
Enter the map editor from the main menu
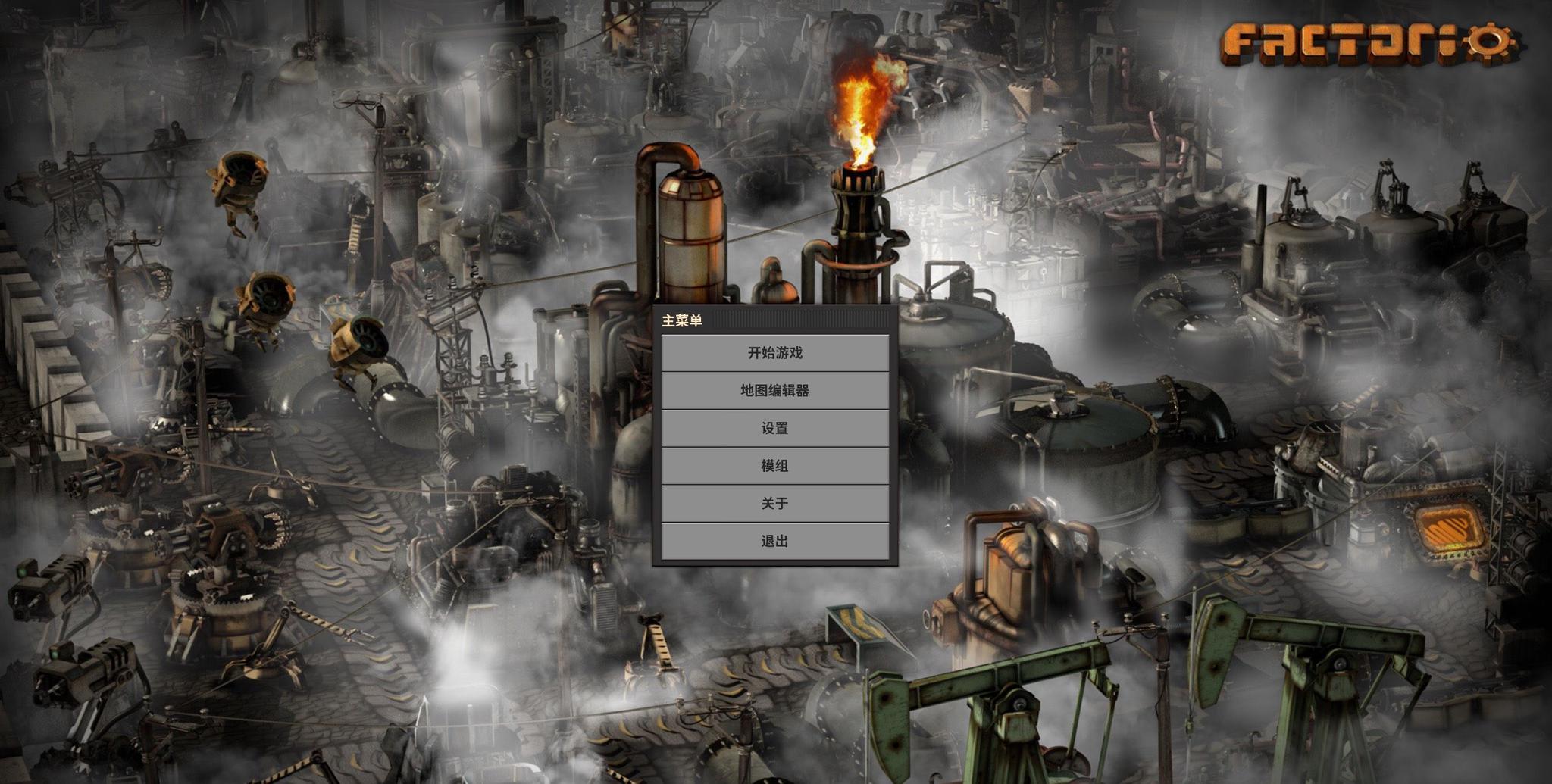(774, 392)
